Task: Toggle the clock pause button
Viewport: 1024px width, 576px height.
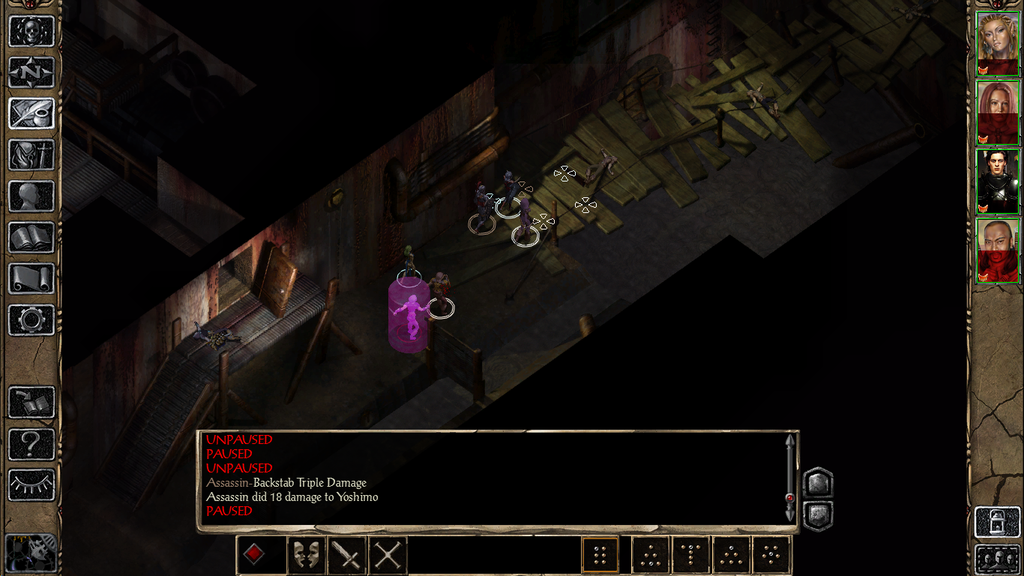Action: 31,551
